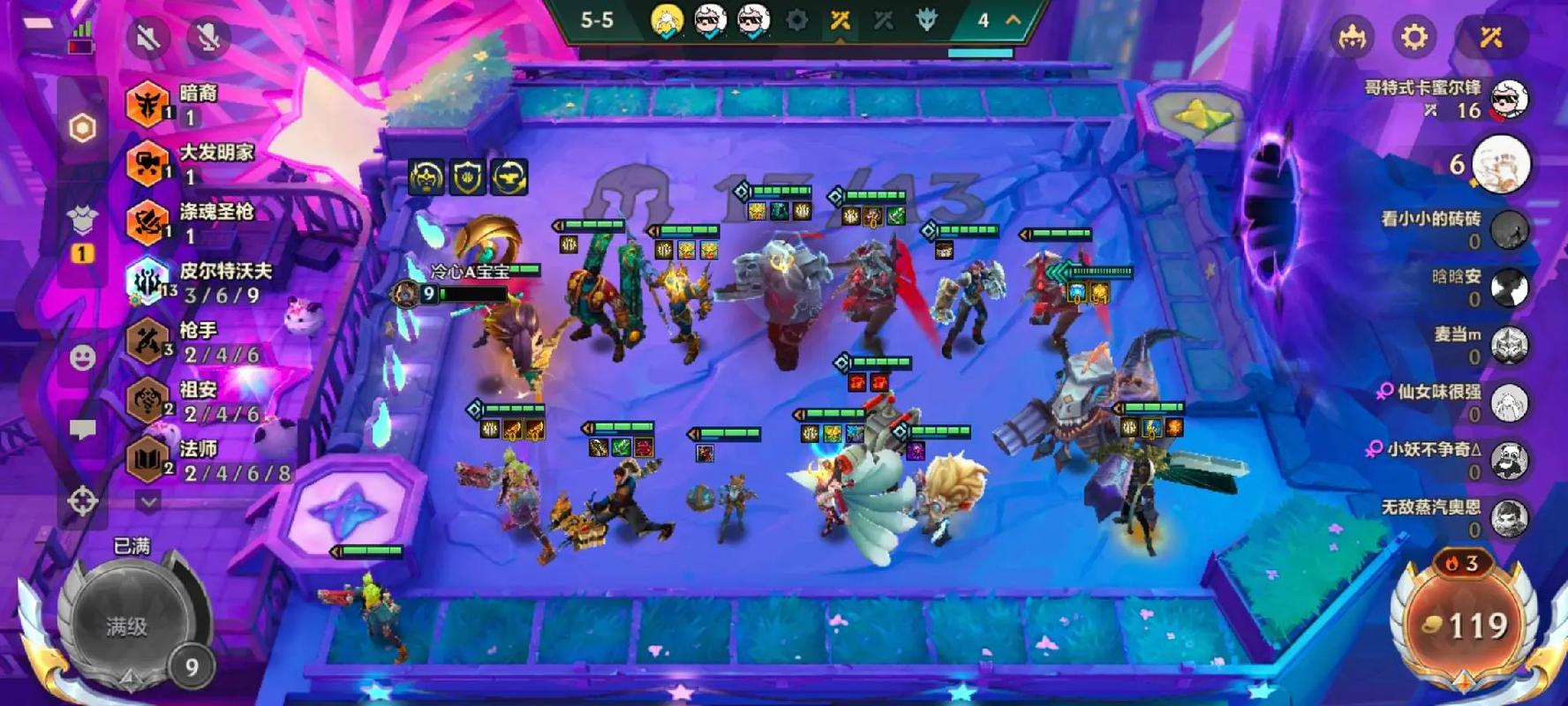Viewport: 1568px width, 706px height.
Task: Click the 满级 level button
Action: pos(128,625)
